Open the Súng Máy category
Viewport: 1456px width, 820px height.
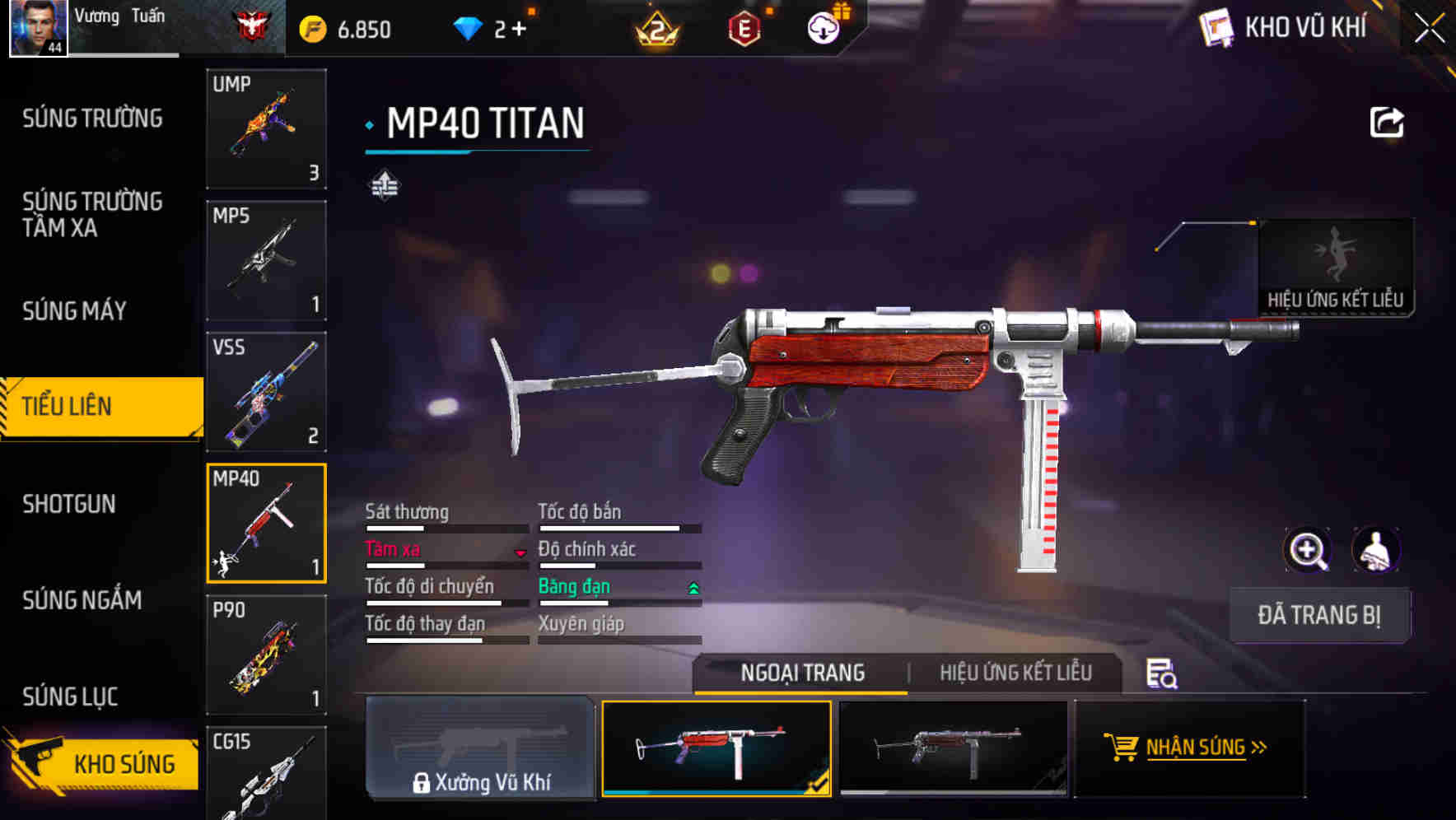click(74, 311)
